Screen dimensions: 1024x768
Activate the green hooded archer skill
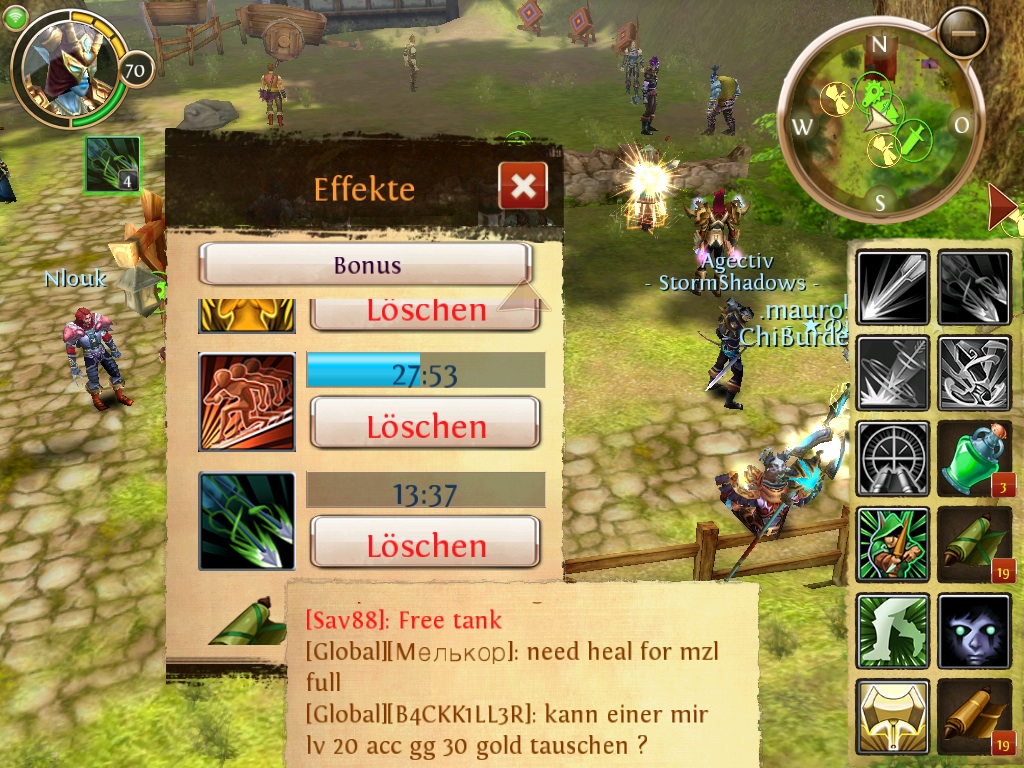[x=893, y=545]
